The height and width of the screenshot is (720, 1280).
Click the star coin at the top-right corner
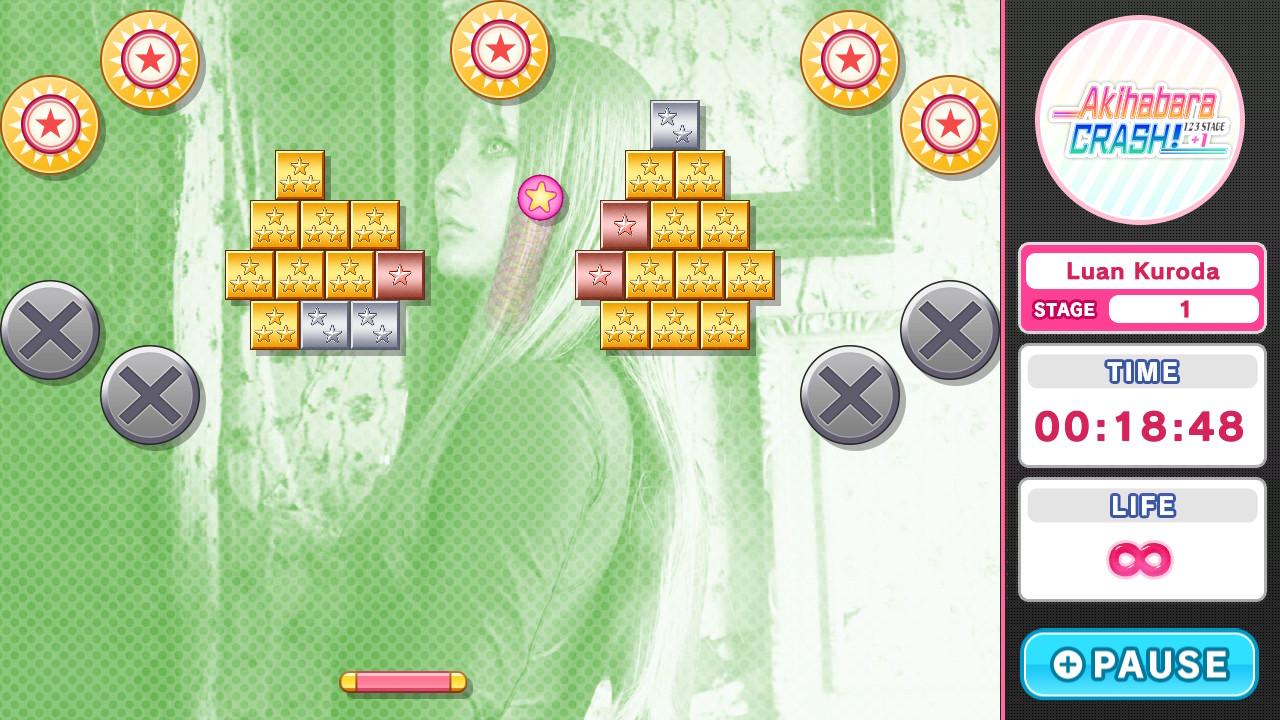[x=849, y=60]
